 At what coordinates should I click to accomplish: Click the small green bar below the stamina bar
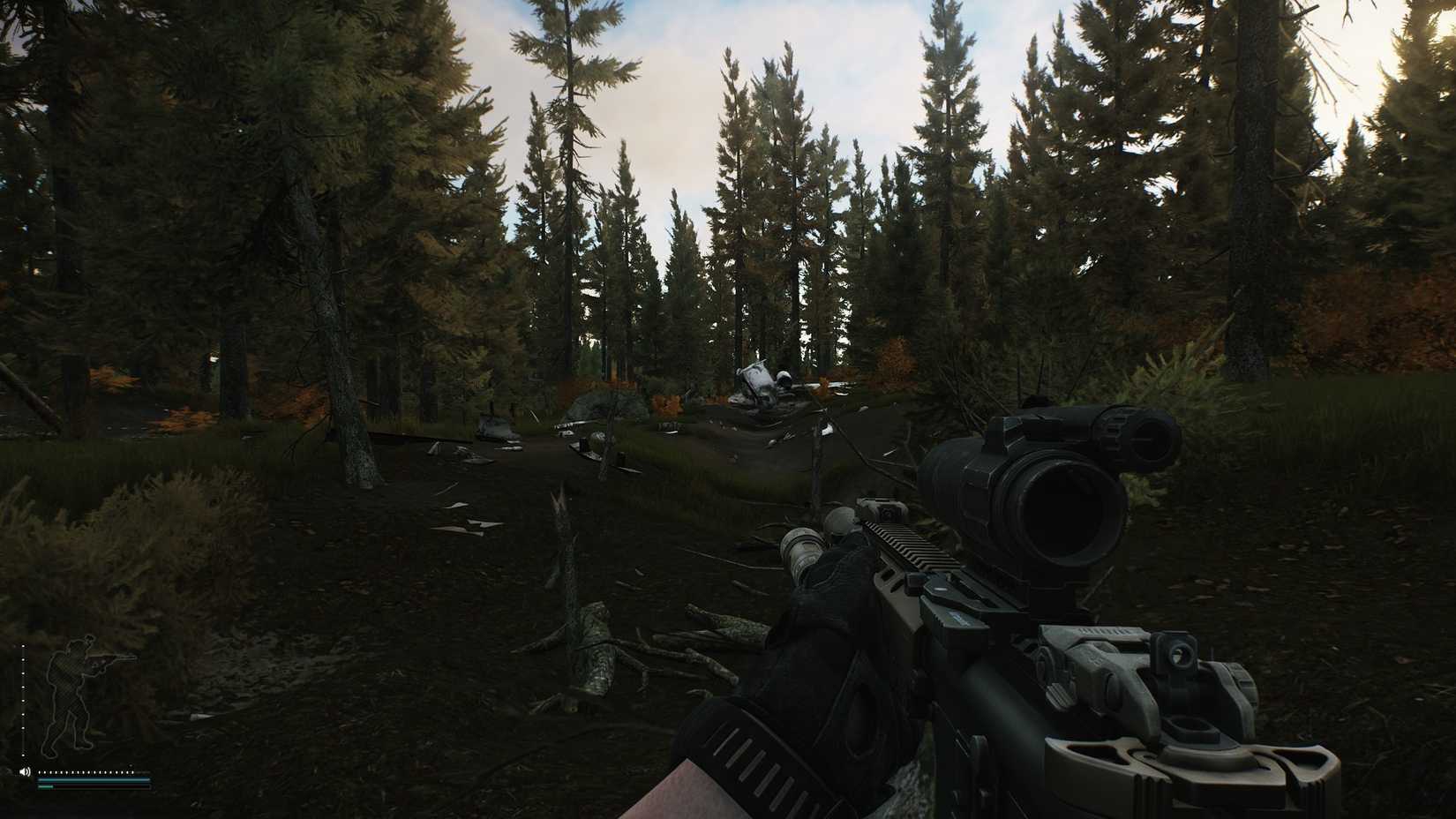click(x=46, y=786)
